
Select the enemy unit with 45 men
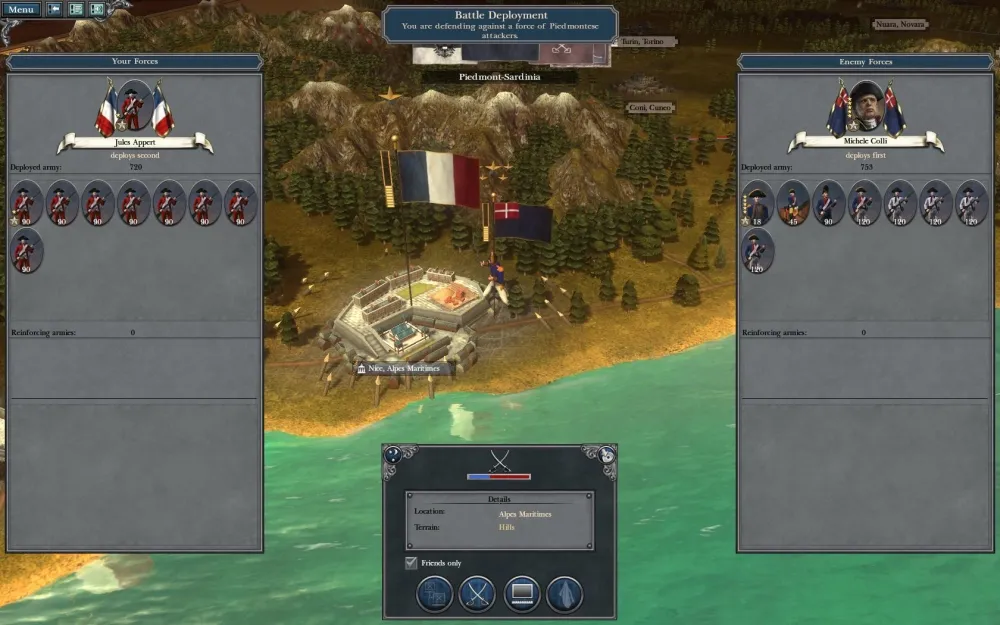(x=793, y=202)
